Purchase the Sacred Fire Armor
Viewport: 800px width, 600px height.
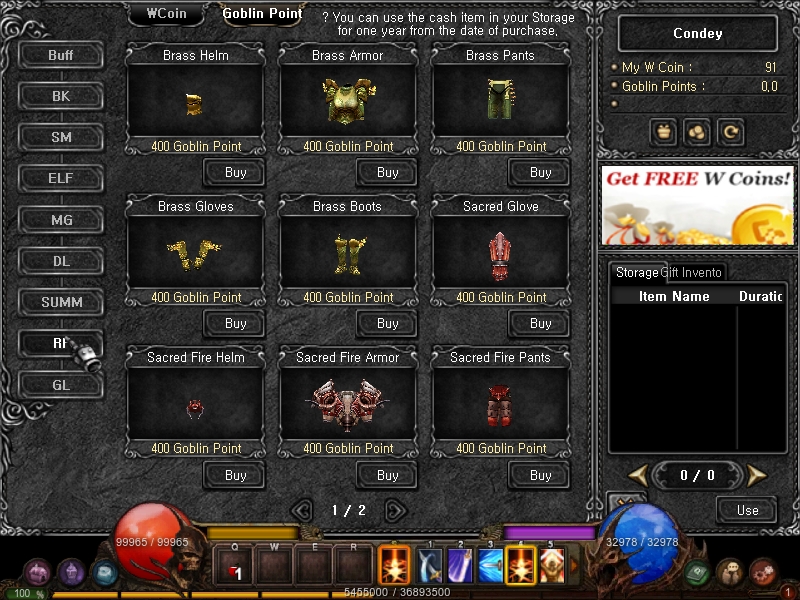click(387, 475)
